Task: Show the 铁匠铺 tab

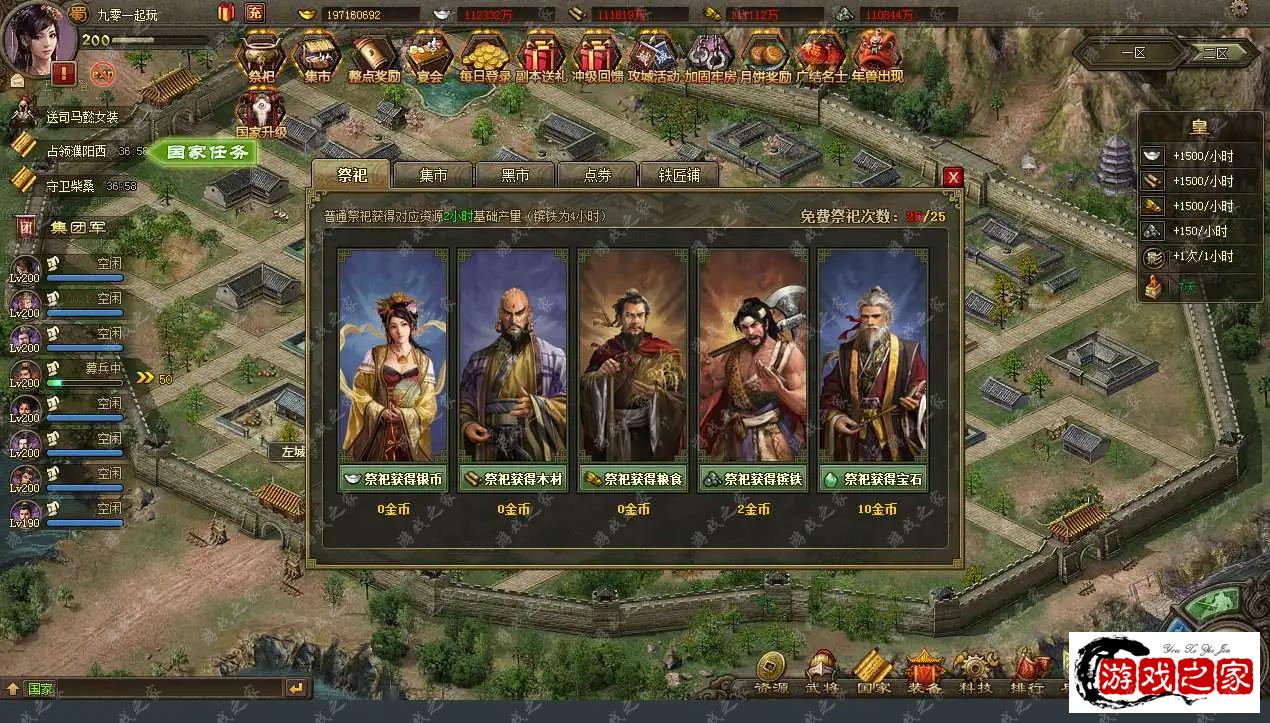Action: (679, 175)
